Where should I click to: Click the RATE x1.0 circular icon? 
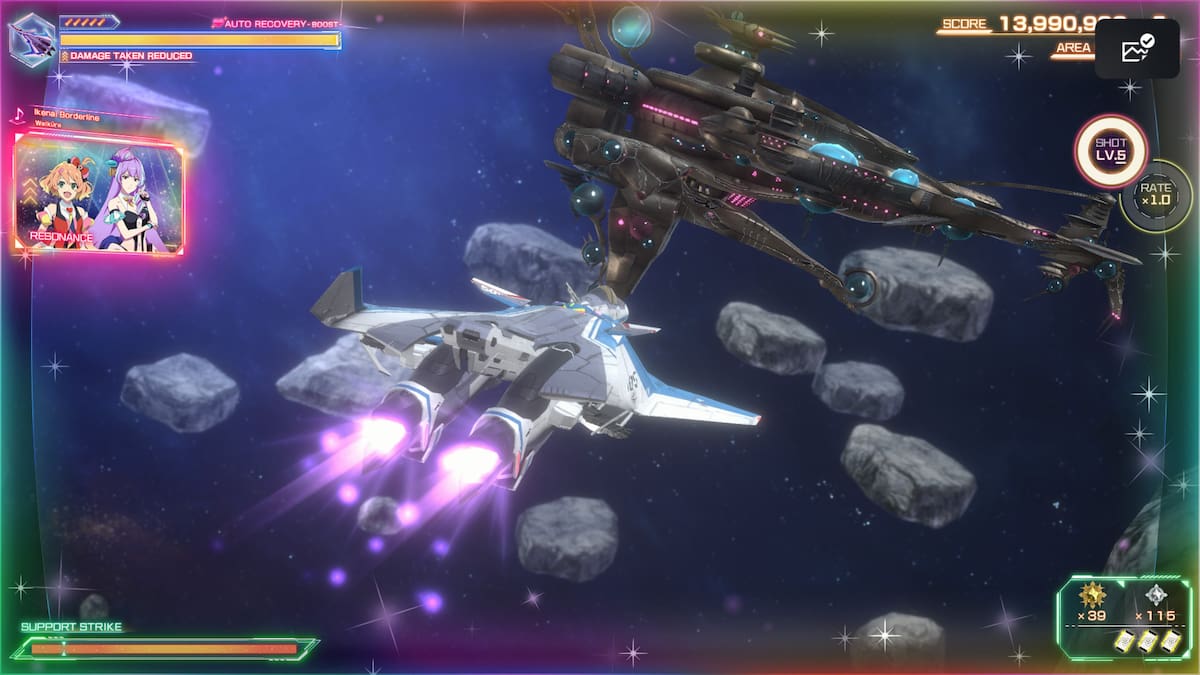(x=1156, y=195)
